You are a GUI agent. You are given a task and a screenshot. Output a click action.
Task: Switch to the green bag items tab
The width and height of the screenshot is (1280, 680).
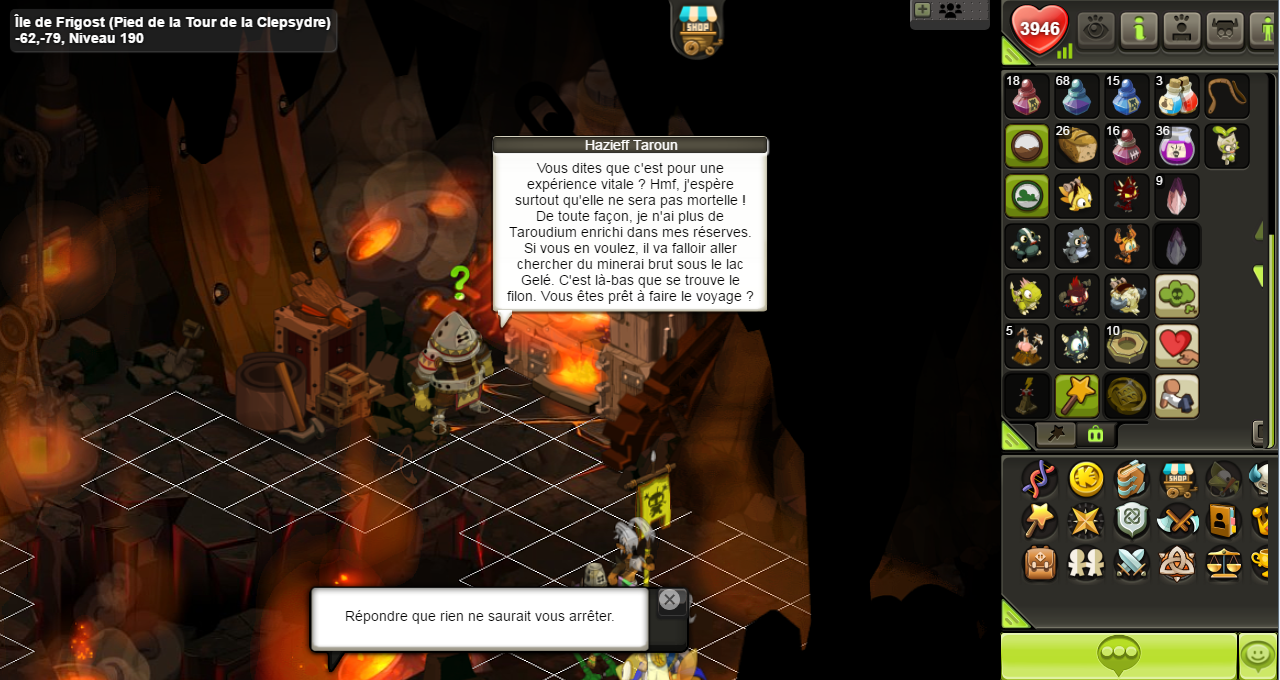1096,434
